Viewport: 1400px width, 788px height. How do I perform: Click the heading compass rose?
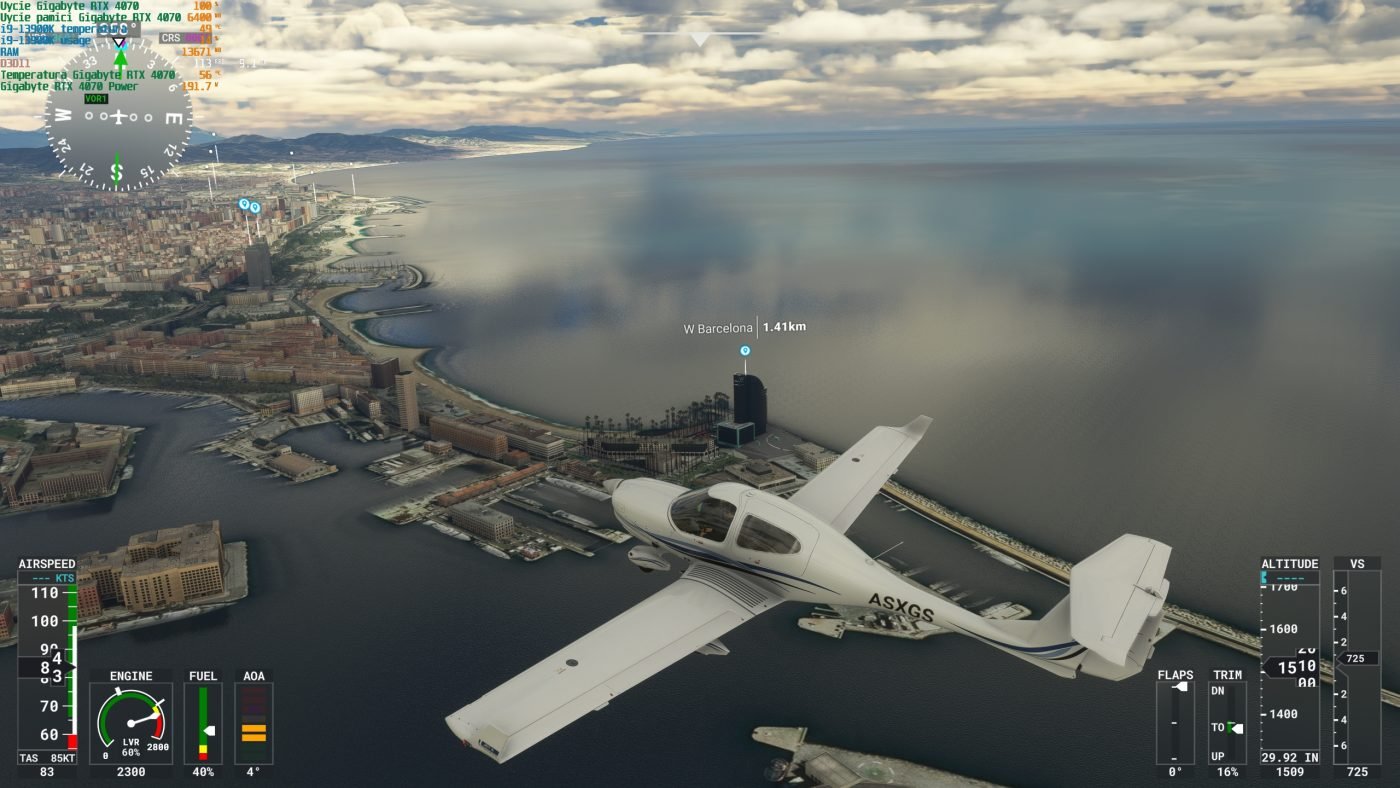click(x=118, y=117)
